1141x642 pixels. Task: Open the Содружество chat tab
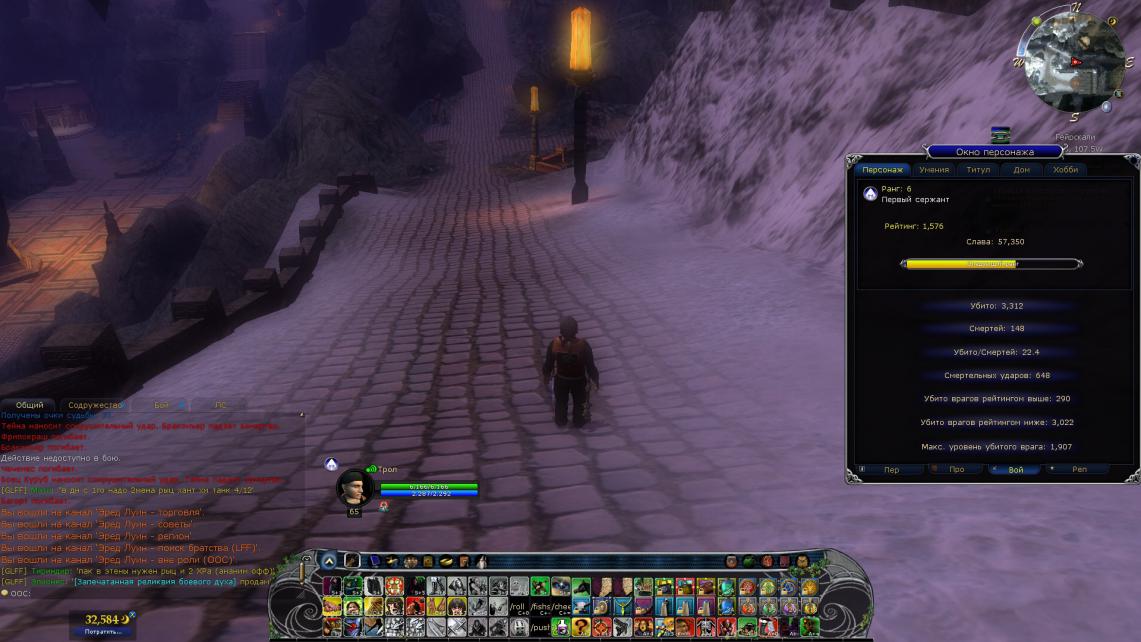[96, 405]
